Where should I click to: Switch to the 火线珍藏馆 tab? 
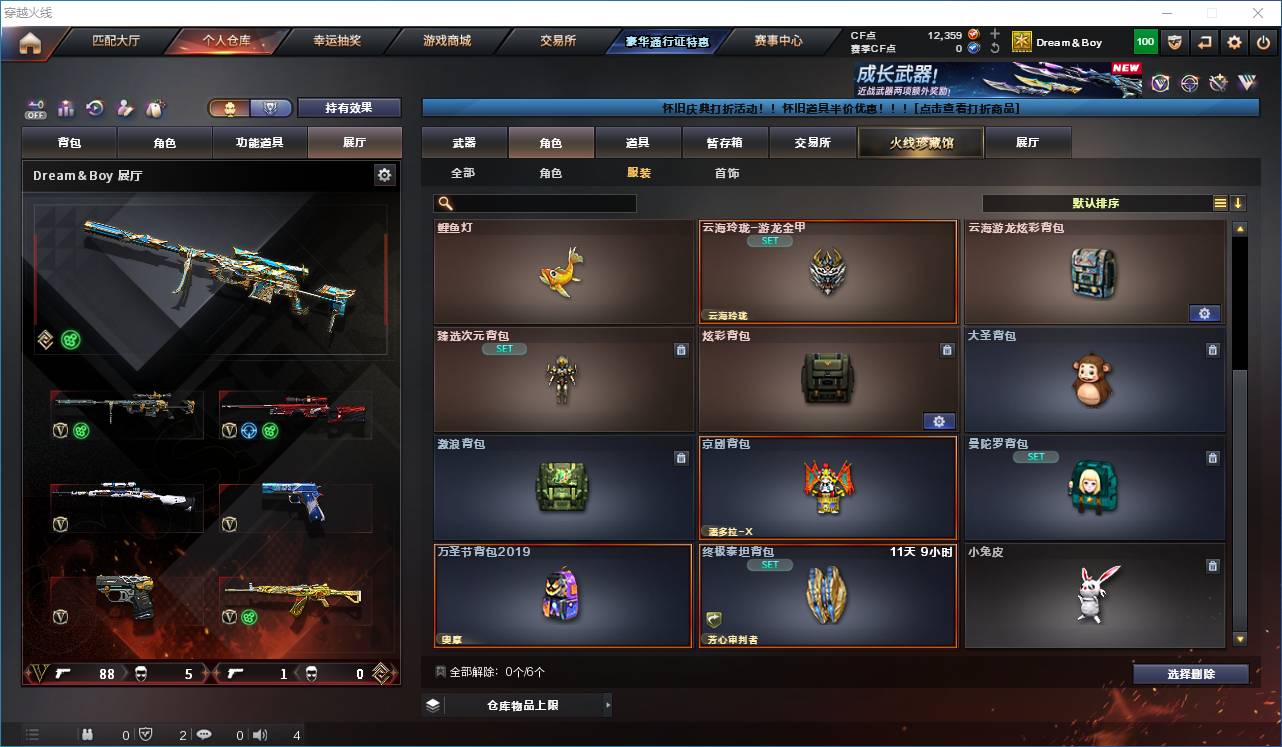919,143
